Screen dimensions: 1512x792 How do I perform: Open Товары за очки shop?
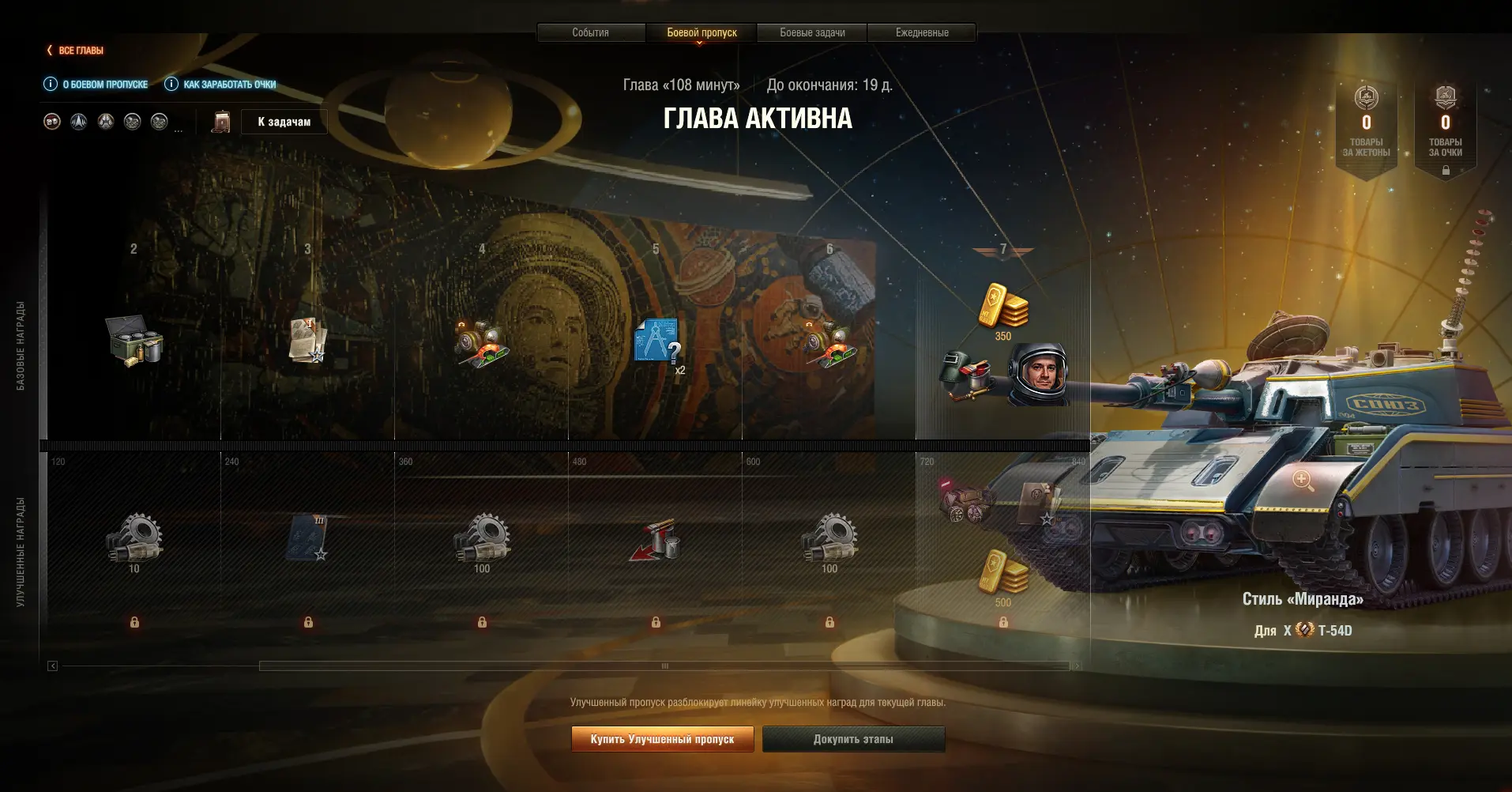coord(1445,125)
